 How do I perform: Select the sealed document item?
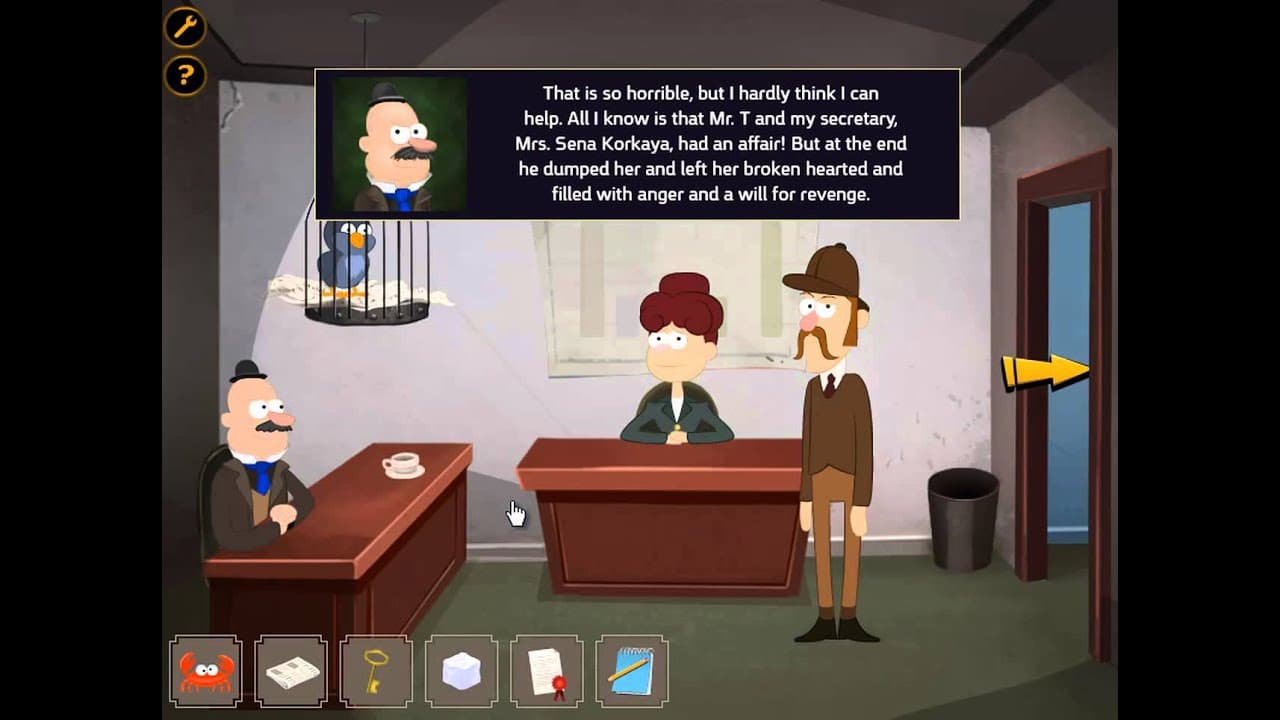[546, 670]
